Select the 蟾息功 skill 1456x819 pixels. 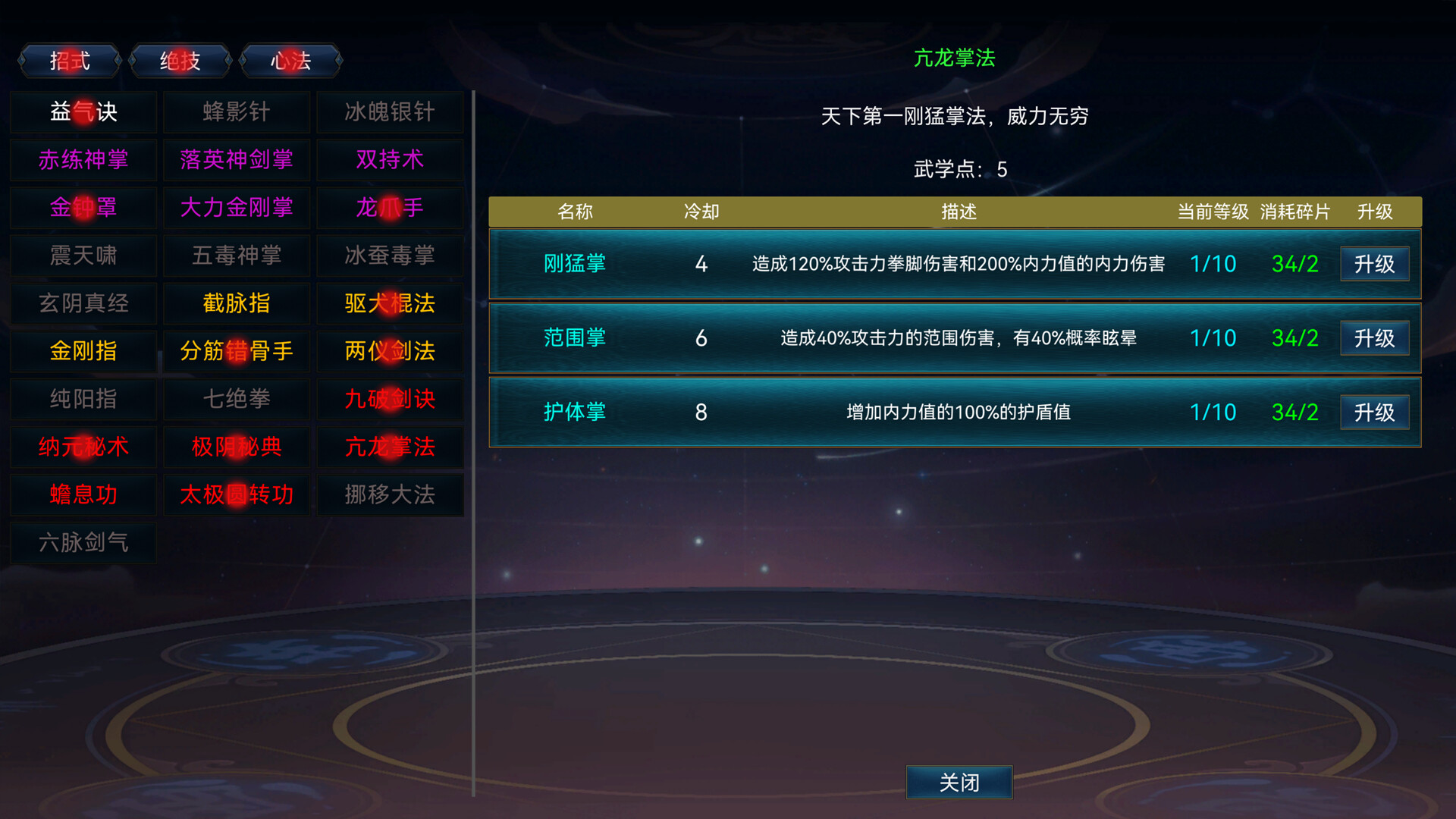pyautogui.click(x=83, y=494)
